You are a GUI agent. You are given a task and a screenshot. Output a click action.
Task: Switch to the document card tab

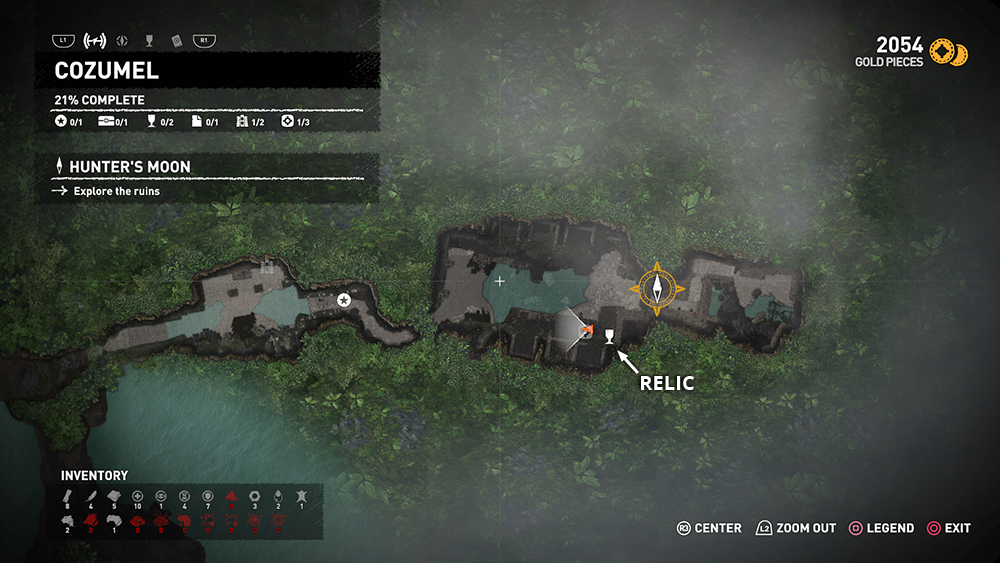[175, 41]
